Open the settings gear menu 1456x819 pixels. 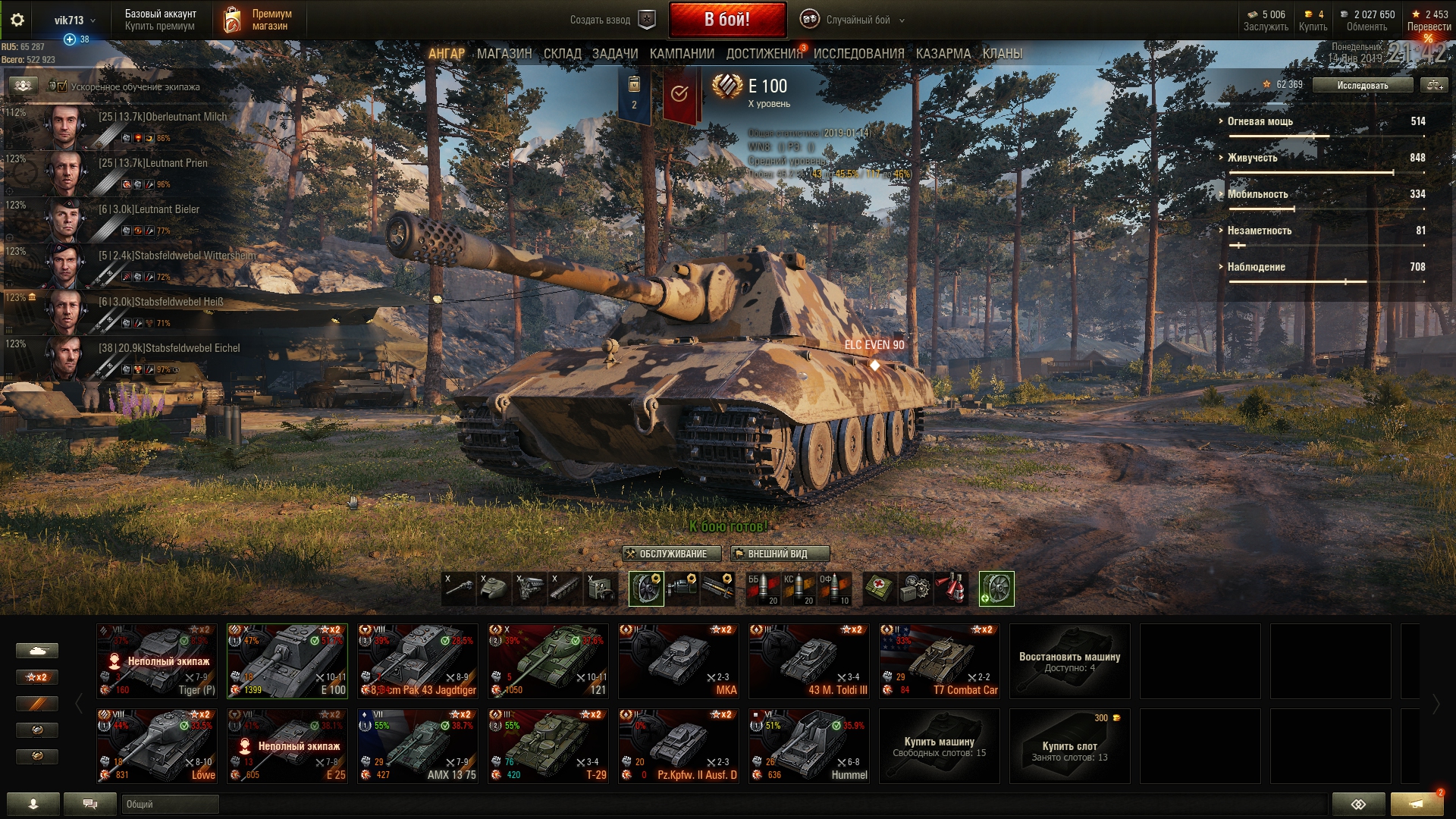click(17, 20)
